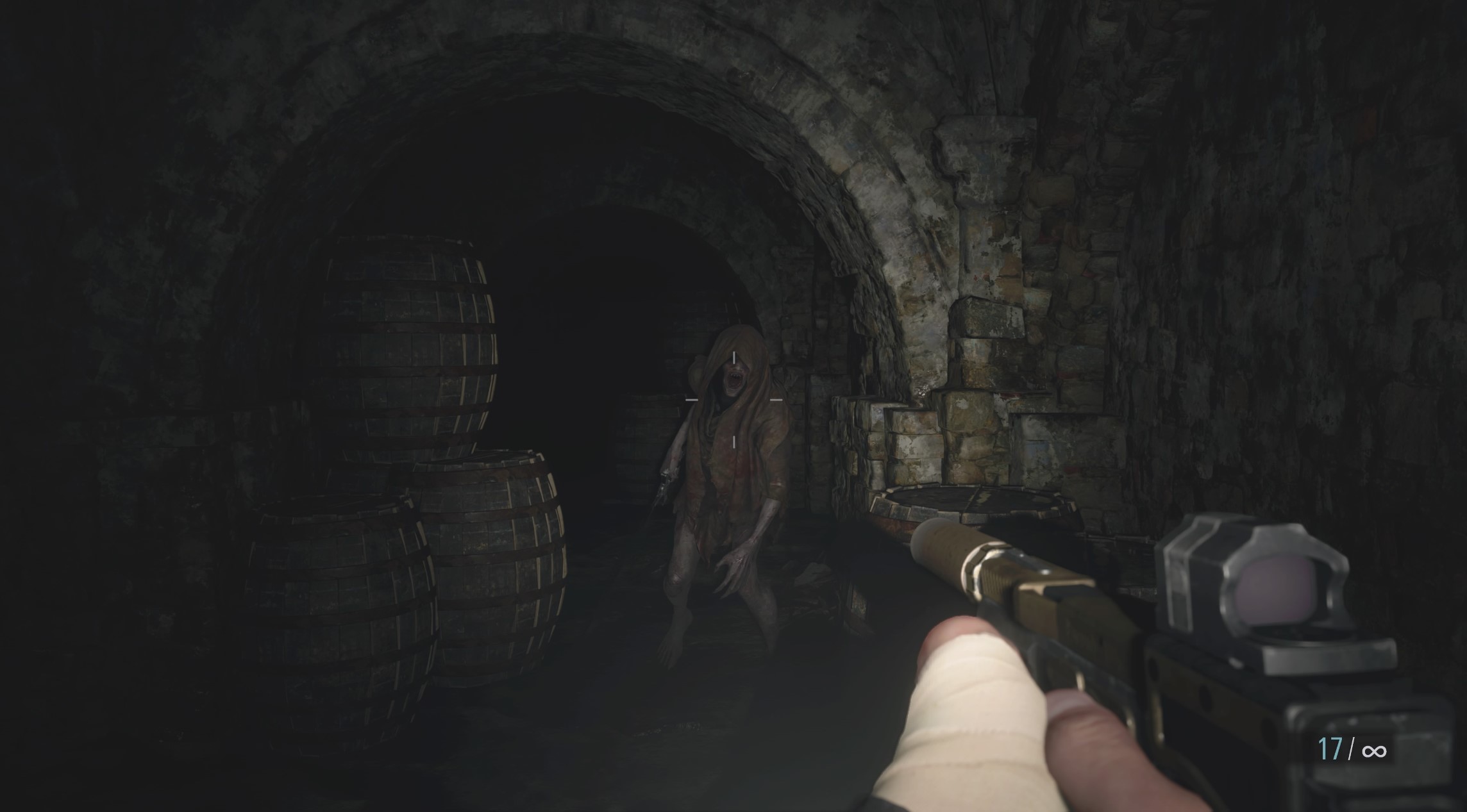Click the hooded enemy's open mouth

[x=735, y=378]
